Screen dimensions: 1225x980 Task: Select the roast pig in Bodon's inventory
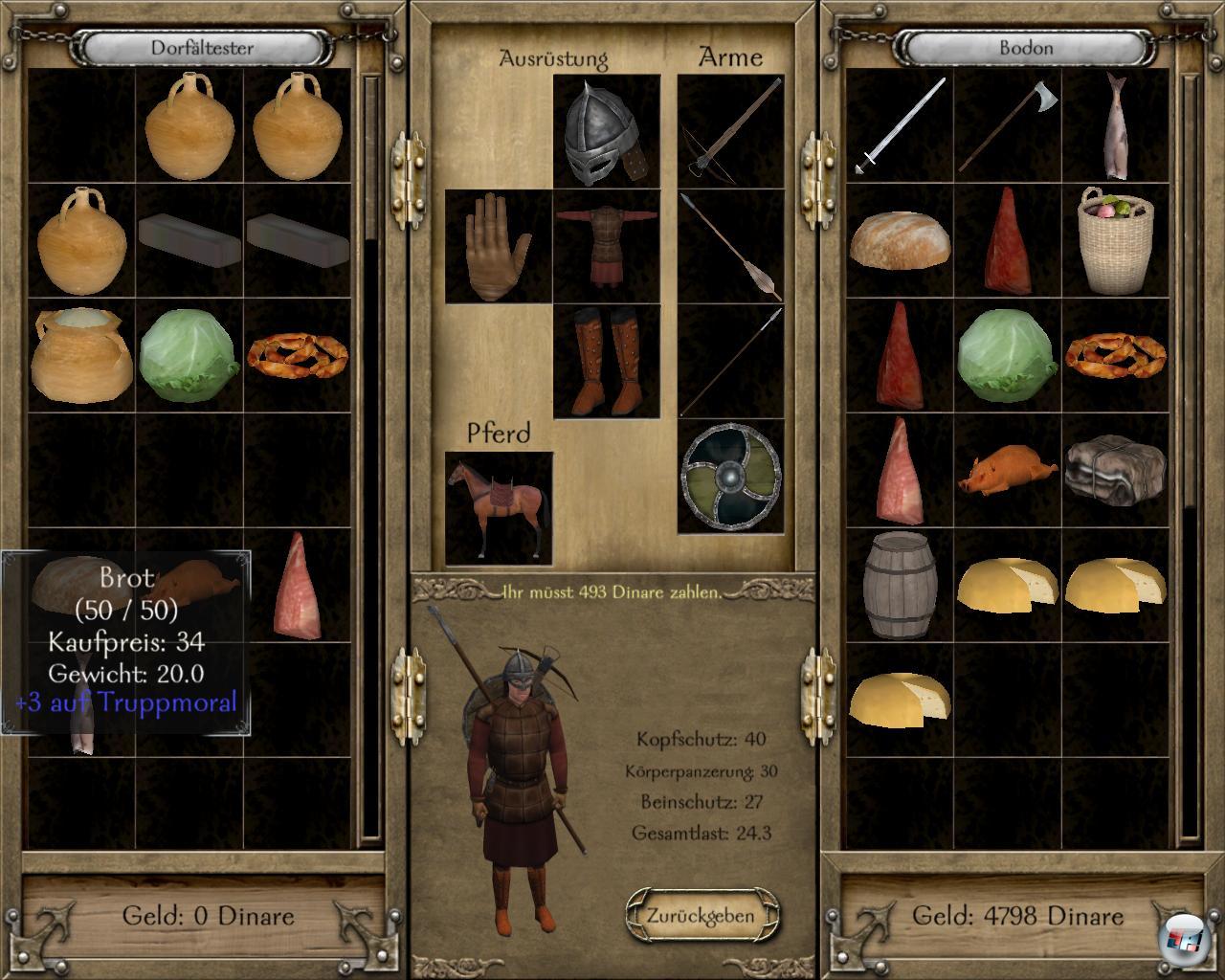point(1007,470)
